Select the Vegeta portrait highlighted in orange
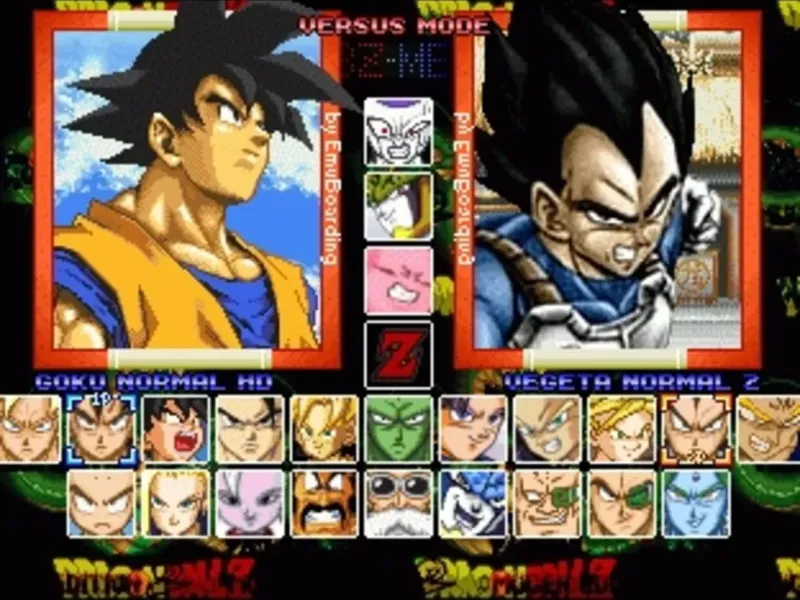Image resolution: width=800 pixels, height=600 pixels. tap(696, 429)
